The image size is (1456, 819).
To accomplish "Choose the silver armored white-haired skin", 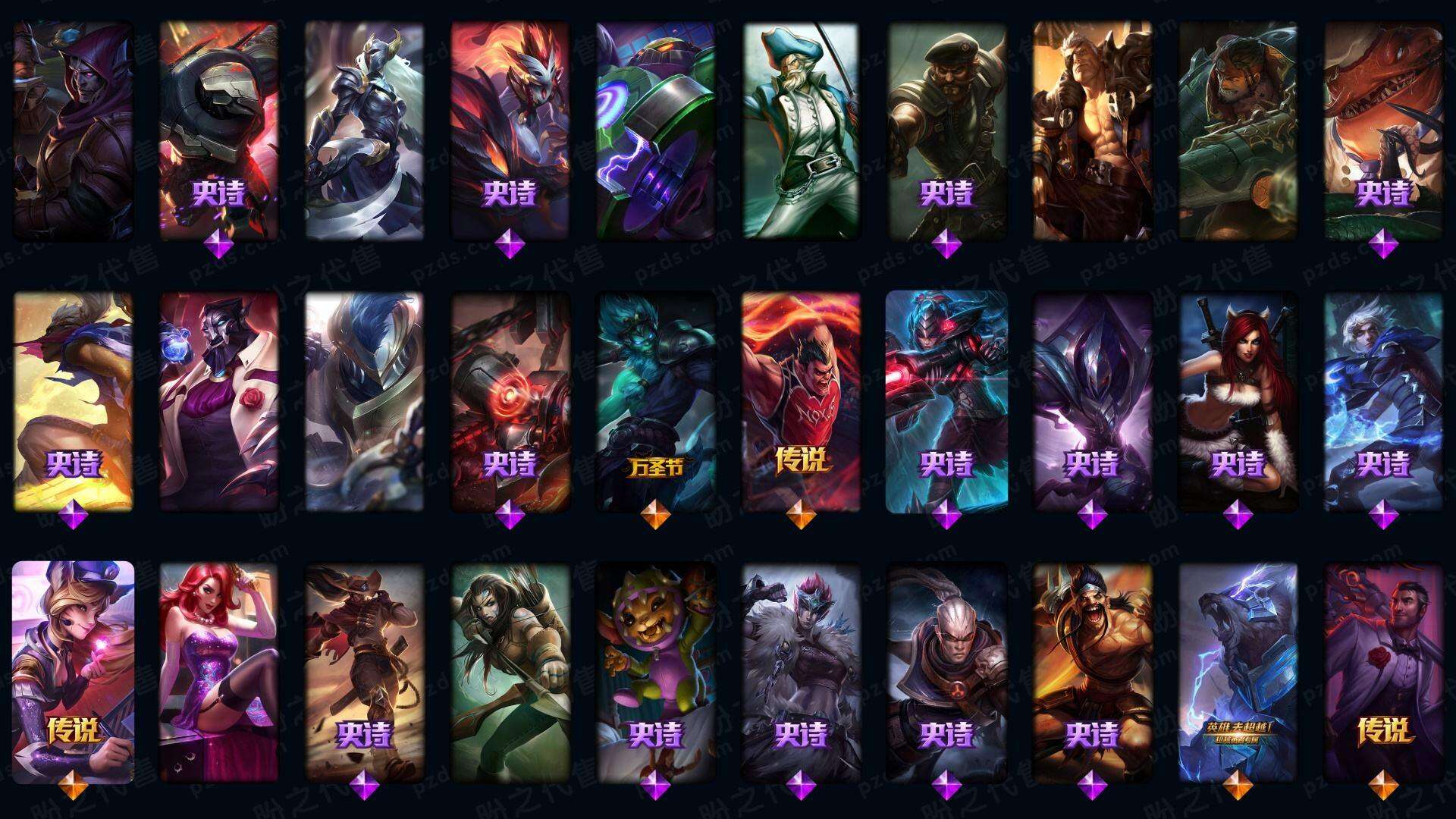I will (365, 130).
